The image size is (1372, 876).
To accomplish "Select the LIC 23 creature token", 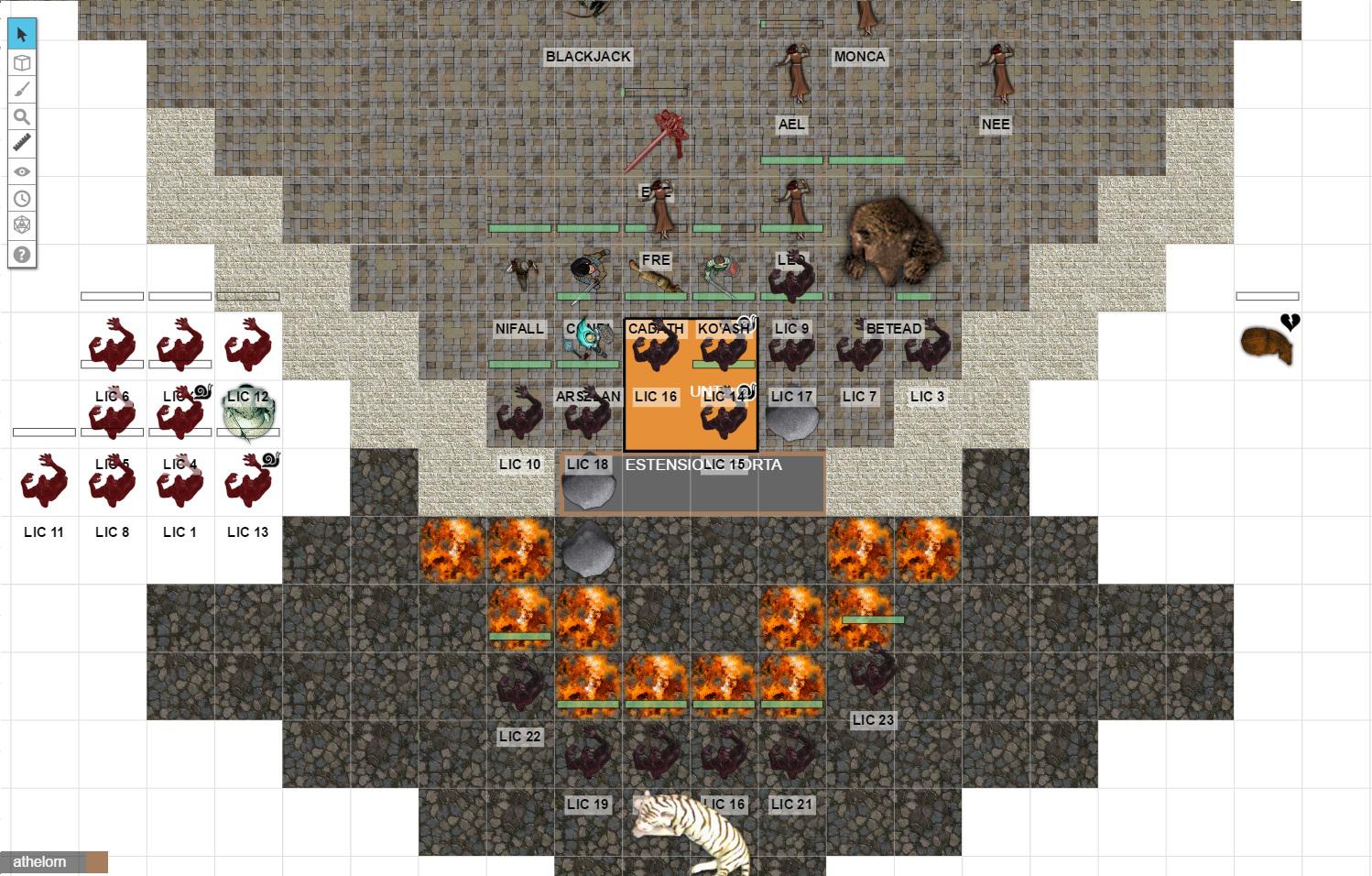I will click(873, 675).
